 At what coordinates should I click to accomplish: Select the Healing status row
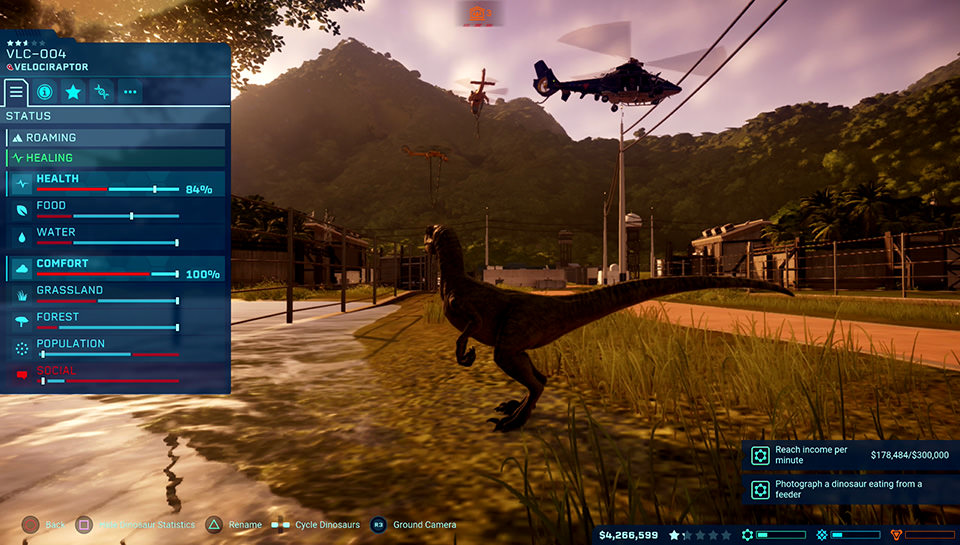(x=115, y=158)
